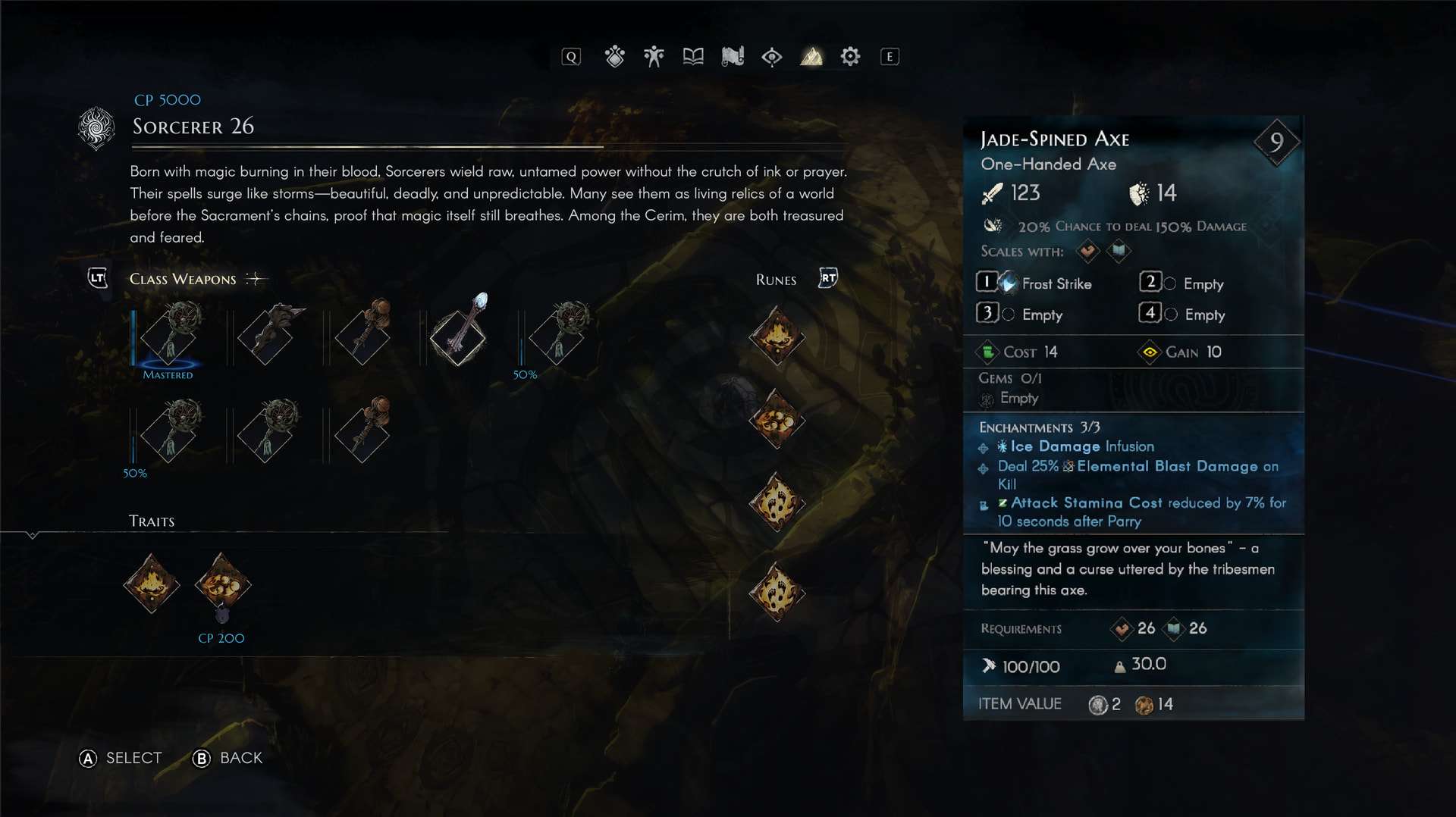Viewport: 1456px width, 817px height.
Task: Open the settings gear tab
Action: tap(850, 56)
